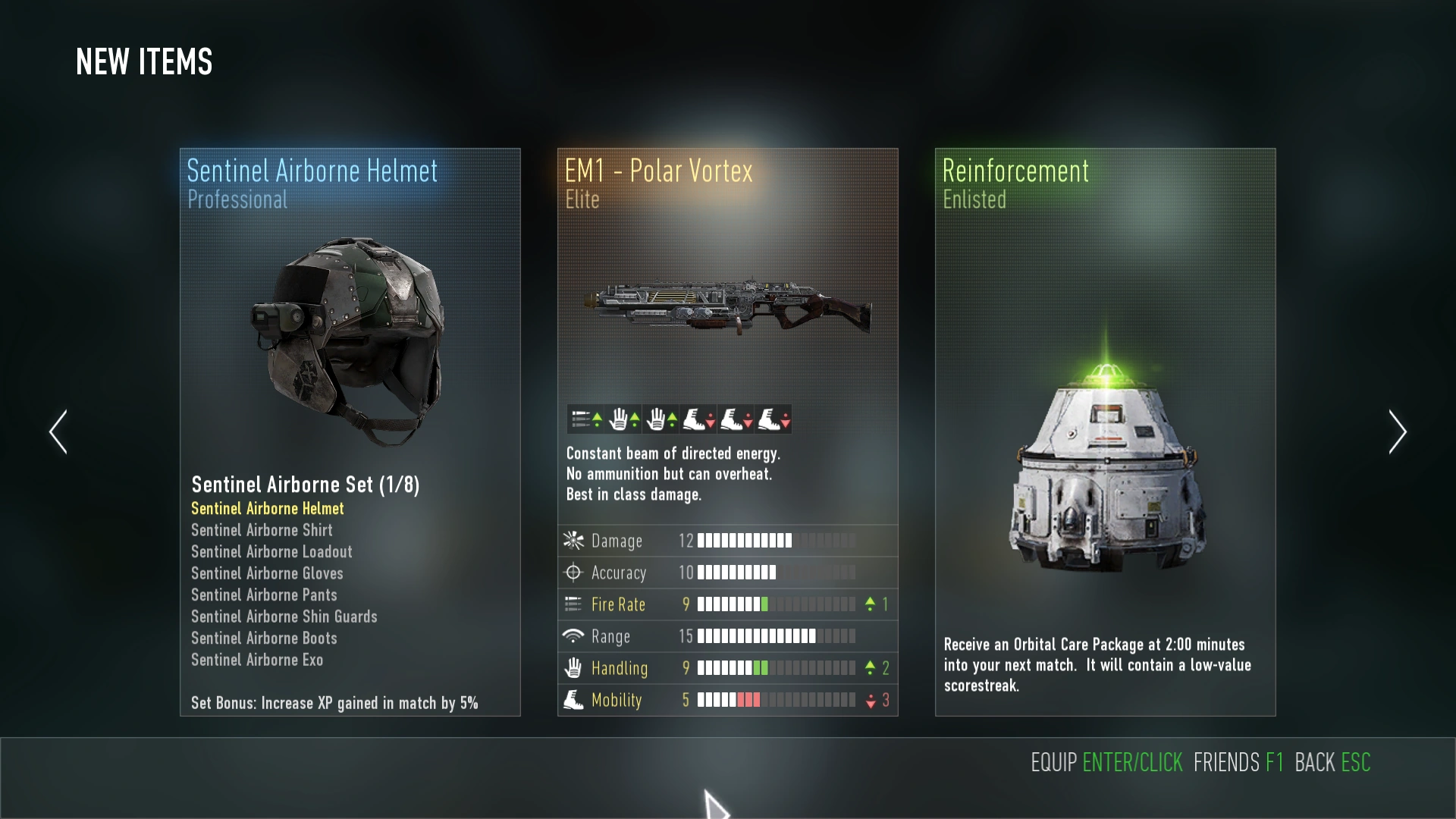
Task: Navigate forward with the right chevron arrow
Action: (1398, 431)
